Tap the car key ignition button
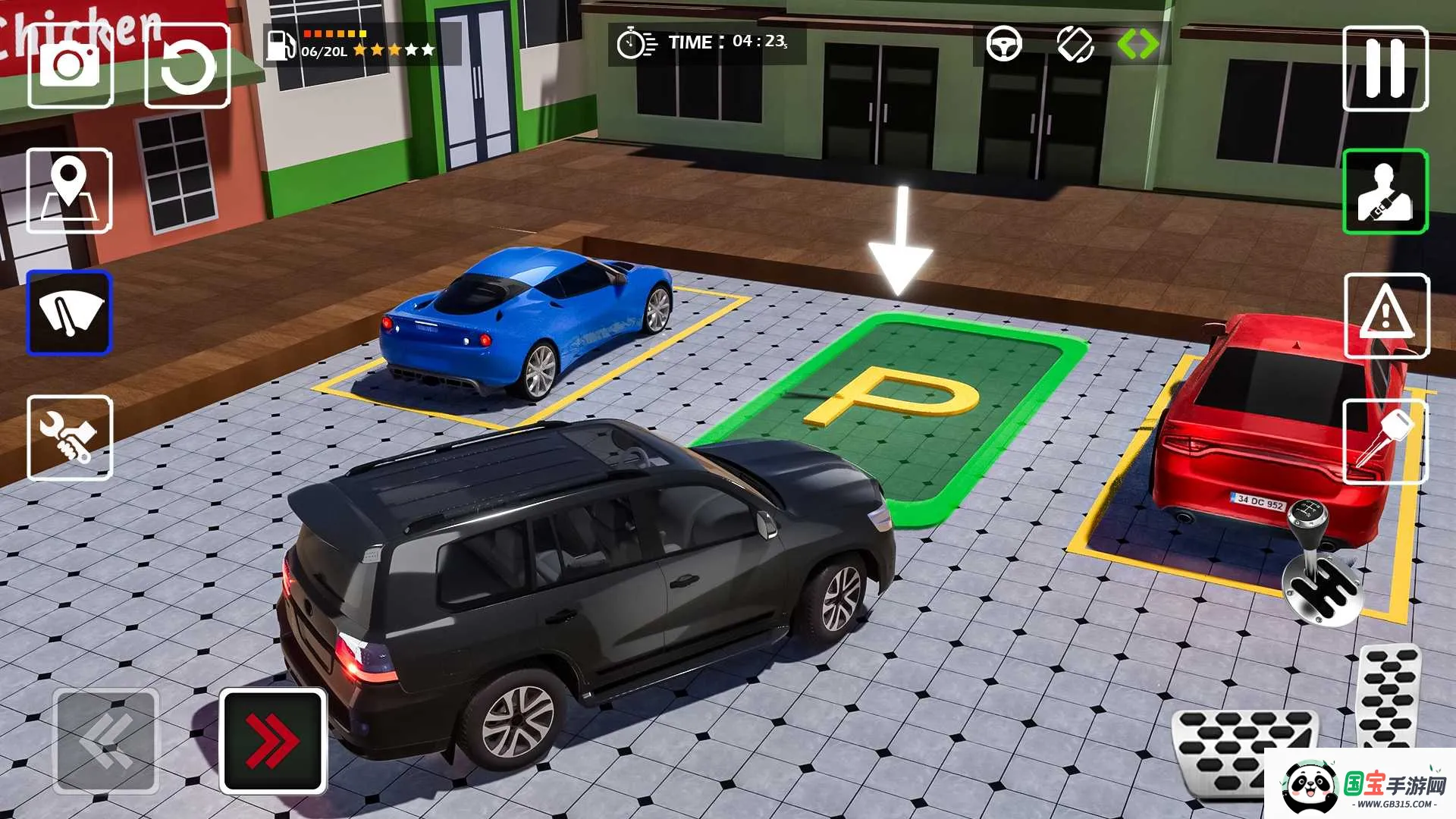The height and width of the screenshot is (819, 1456). click(1385, 441)
